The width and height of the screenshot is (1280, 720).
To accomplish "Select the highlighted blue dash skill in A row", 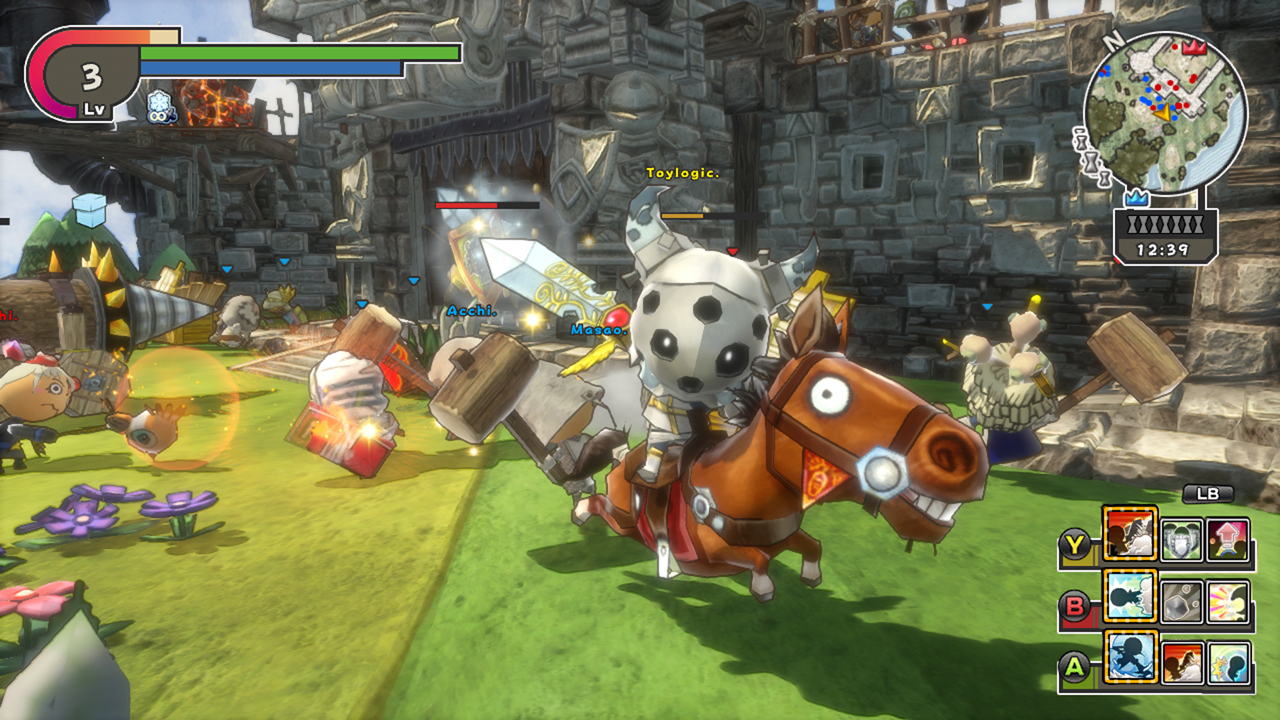I will point(1130,657).
